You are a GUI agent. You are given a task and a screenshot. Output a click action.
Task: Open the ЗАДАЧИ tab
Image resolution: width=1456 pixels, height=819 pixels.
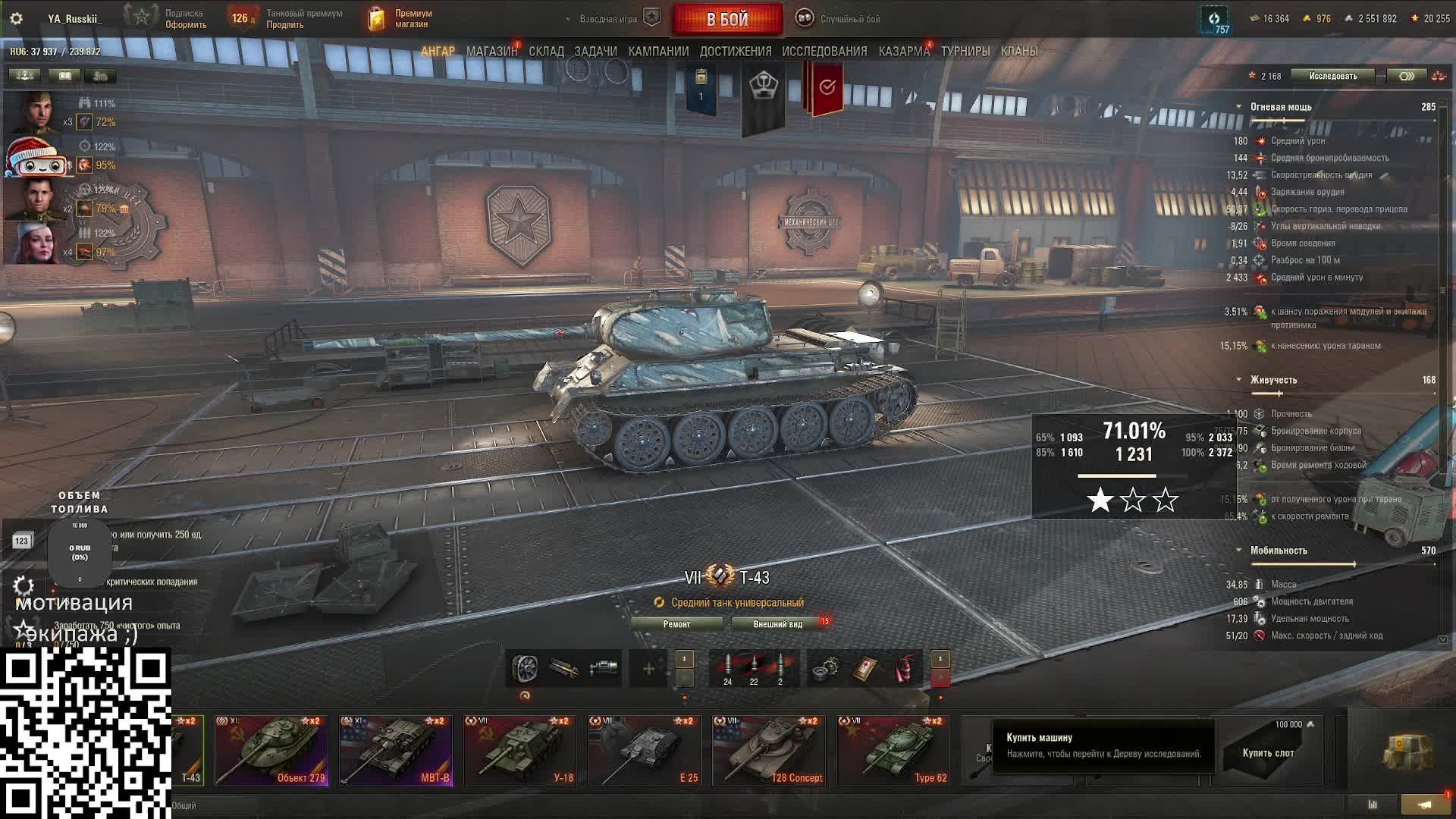coord(595,52)
